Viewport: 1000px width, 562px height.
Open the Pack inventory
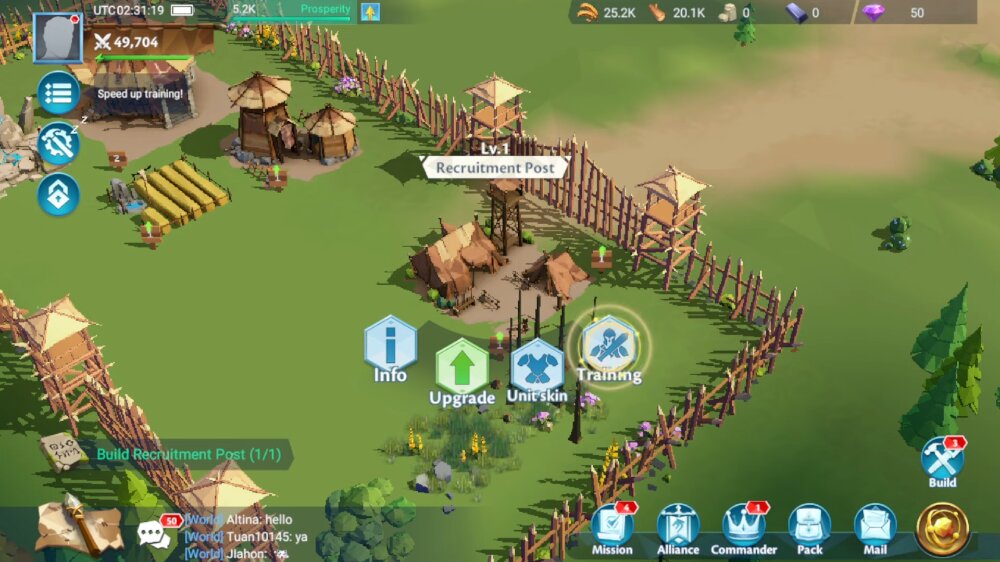pyautogui.click(x=810, y=526)
